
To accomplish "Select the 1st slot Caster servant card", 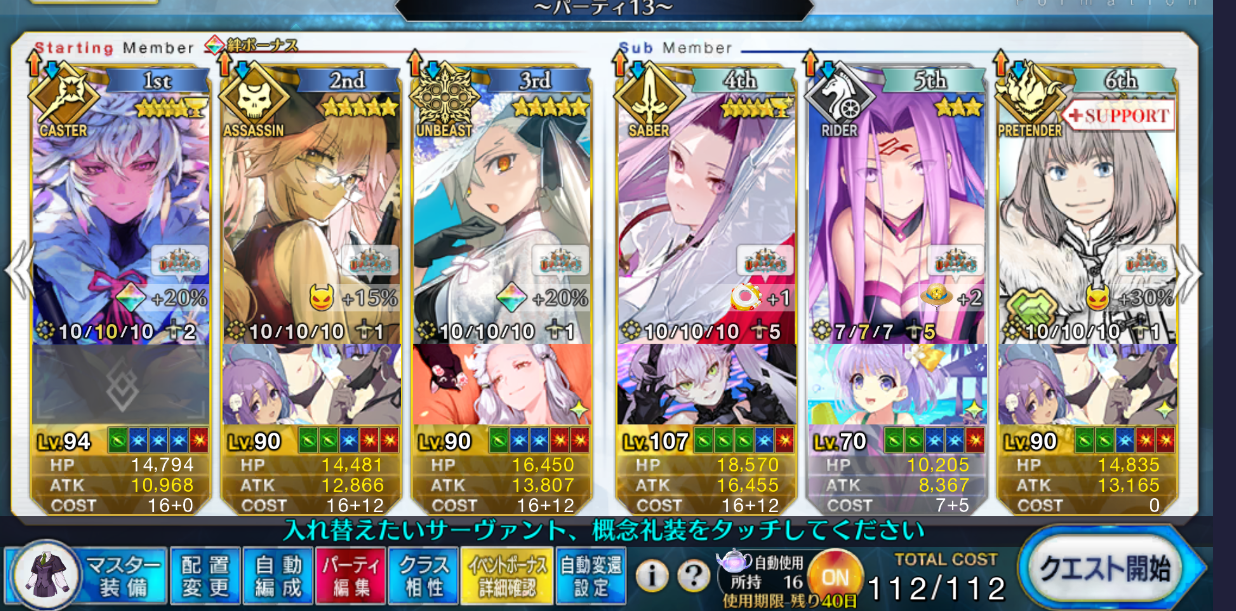I will click(121, 220).
